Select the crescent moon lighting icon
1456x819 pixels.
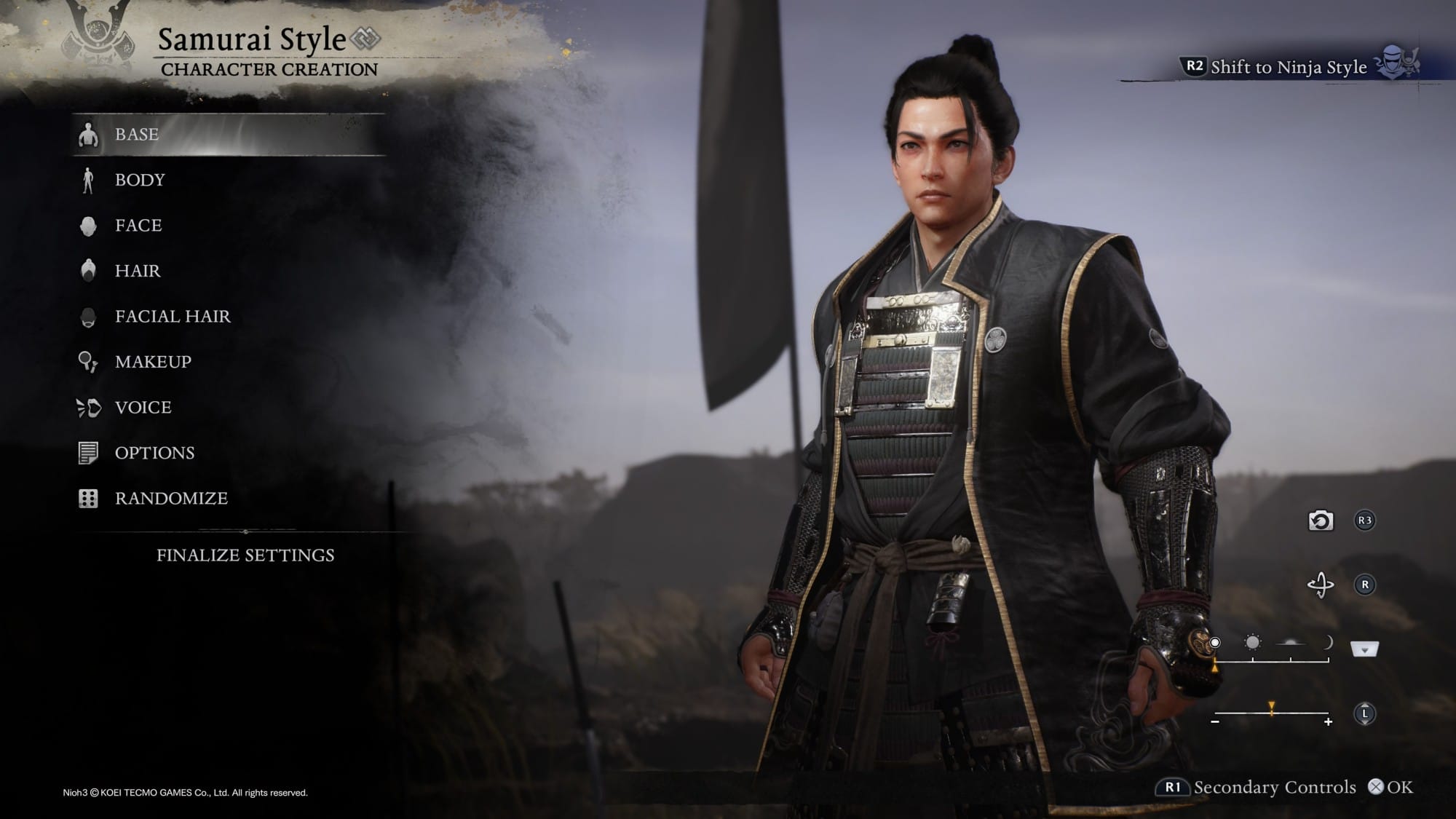click(1327, 643)
